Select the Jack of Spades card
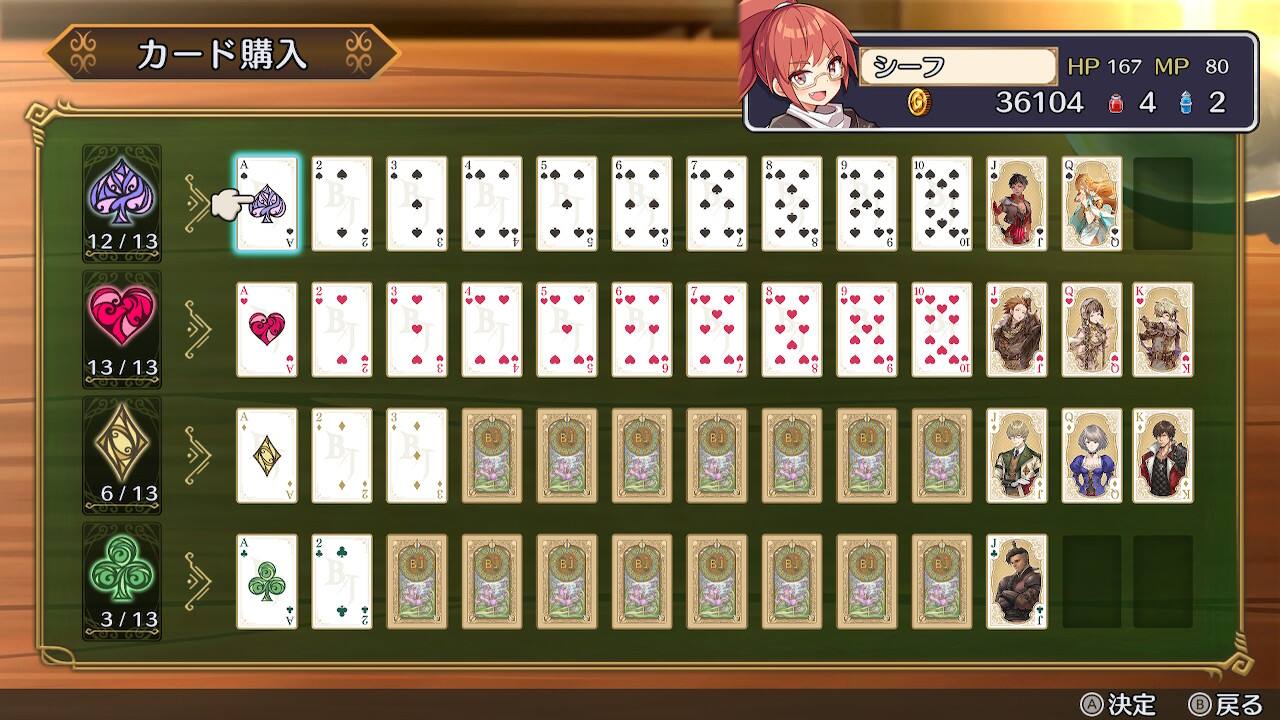 1017,204
